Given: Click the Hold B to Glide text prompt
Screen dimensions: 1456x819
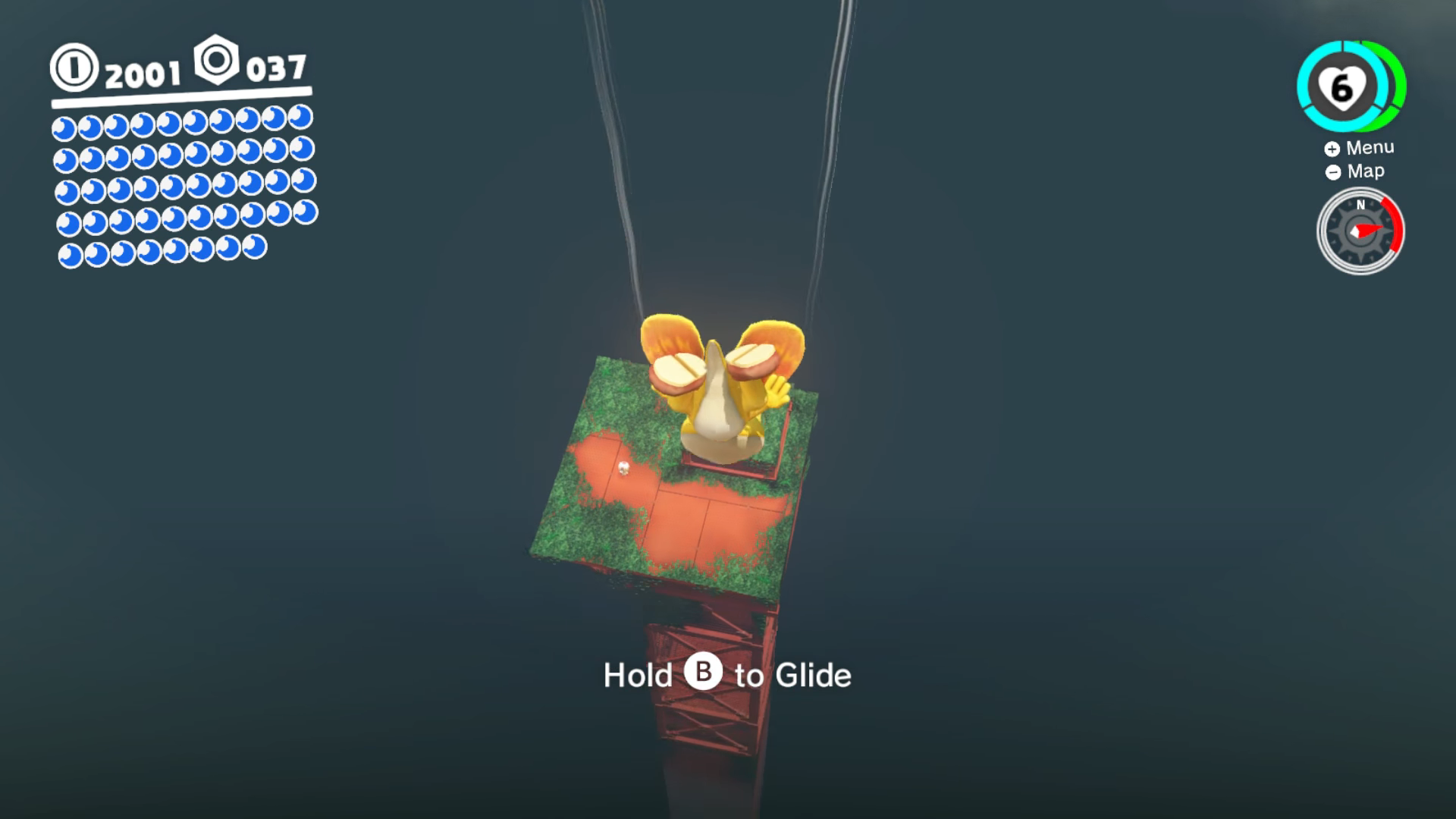Looking at the screenshot, I should [728, 675].
